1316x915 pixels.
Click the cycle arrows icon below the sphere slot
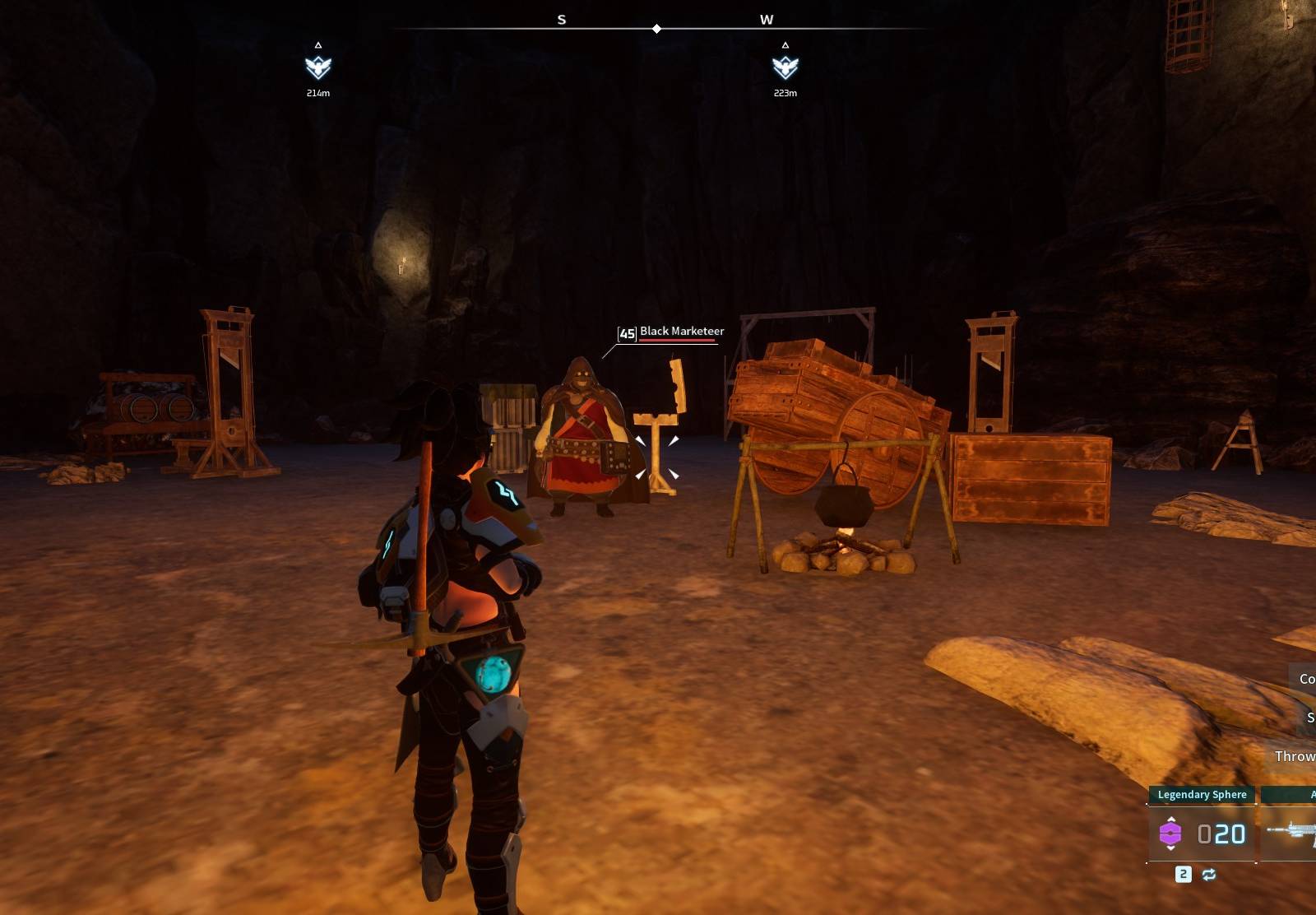pyautogui.click(x=1209, y=875)
